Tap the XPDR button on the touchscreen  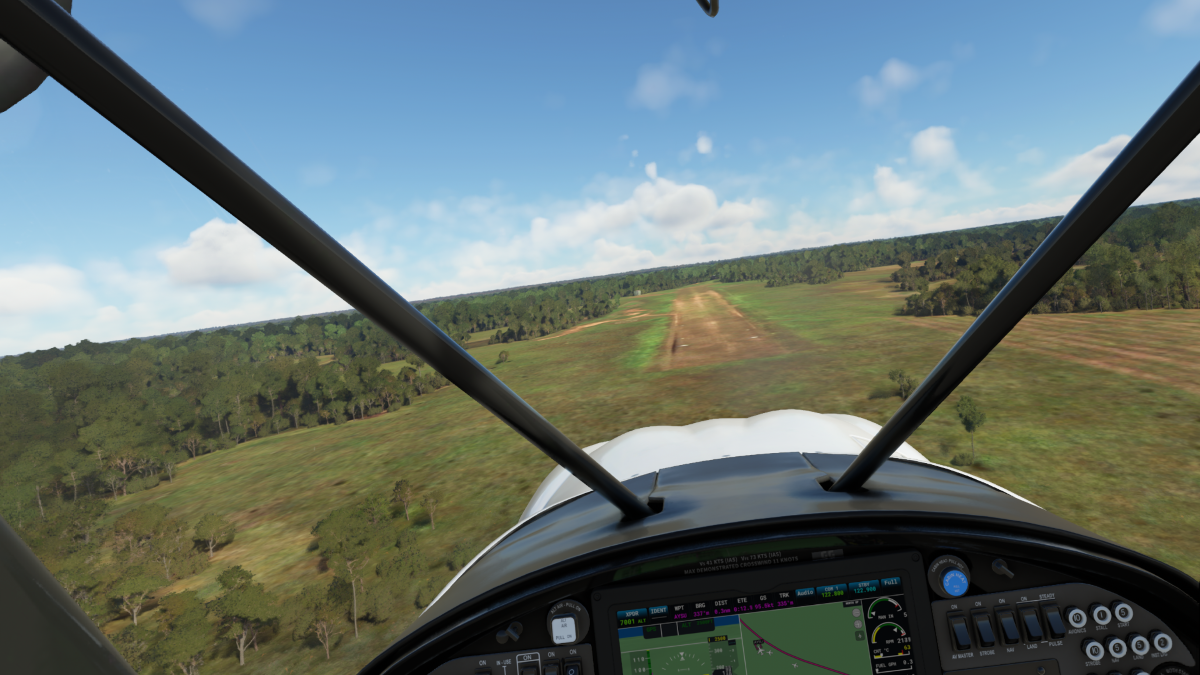tap(632, 612)
